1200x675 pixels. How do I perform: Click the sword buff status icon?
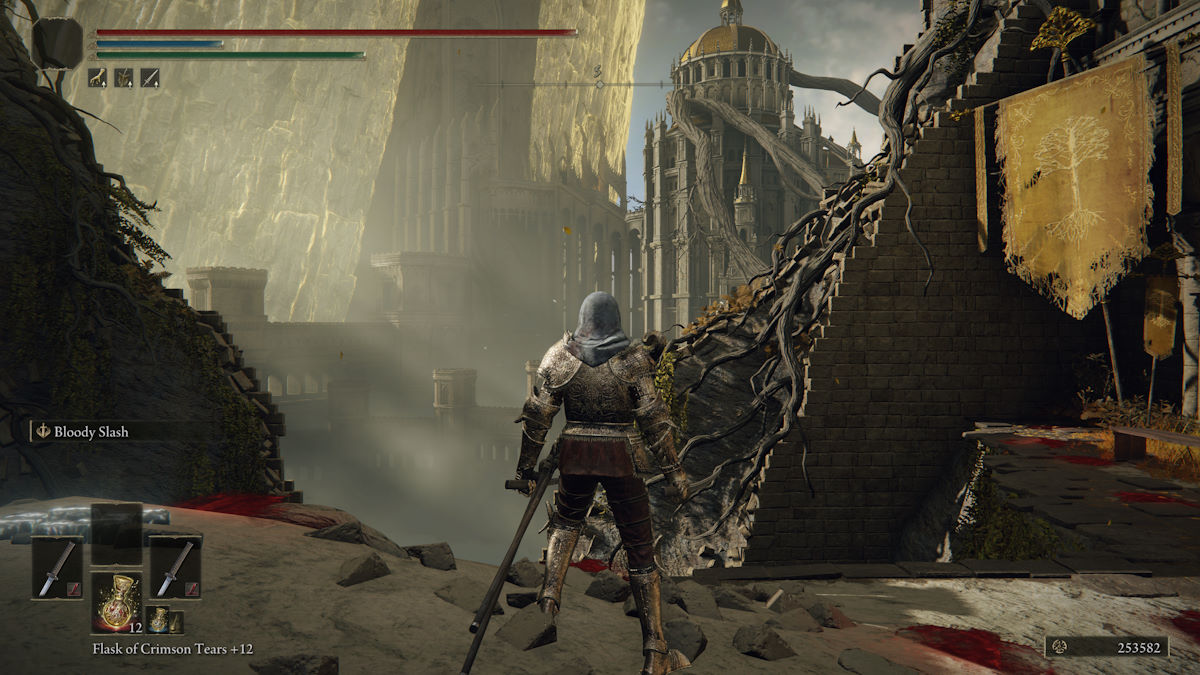click(149, 76)
